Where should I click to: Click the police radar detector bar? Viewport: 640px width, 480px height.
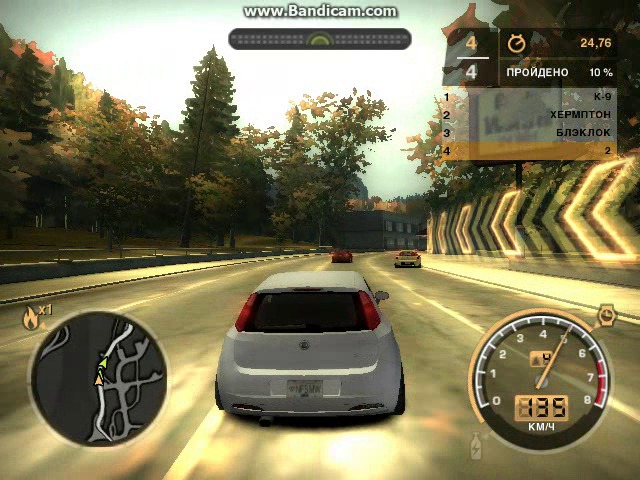pyautogui.click(x=319, y=39)
